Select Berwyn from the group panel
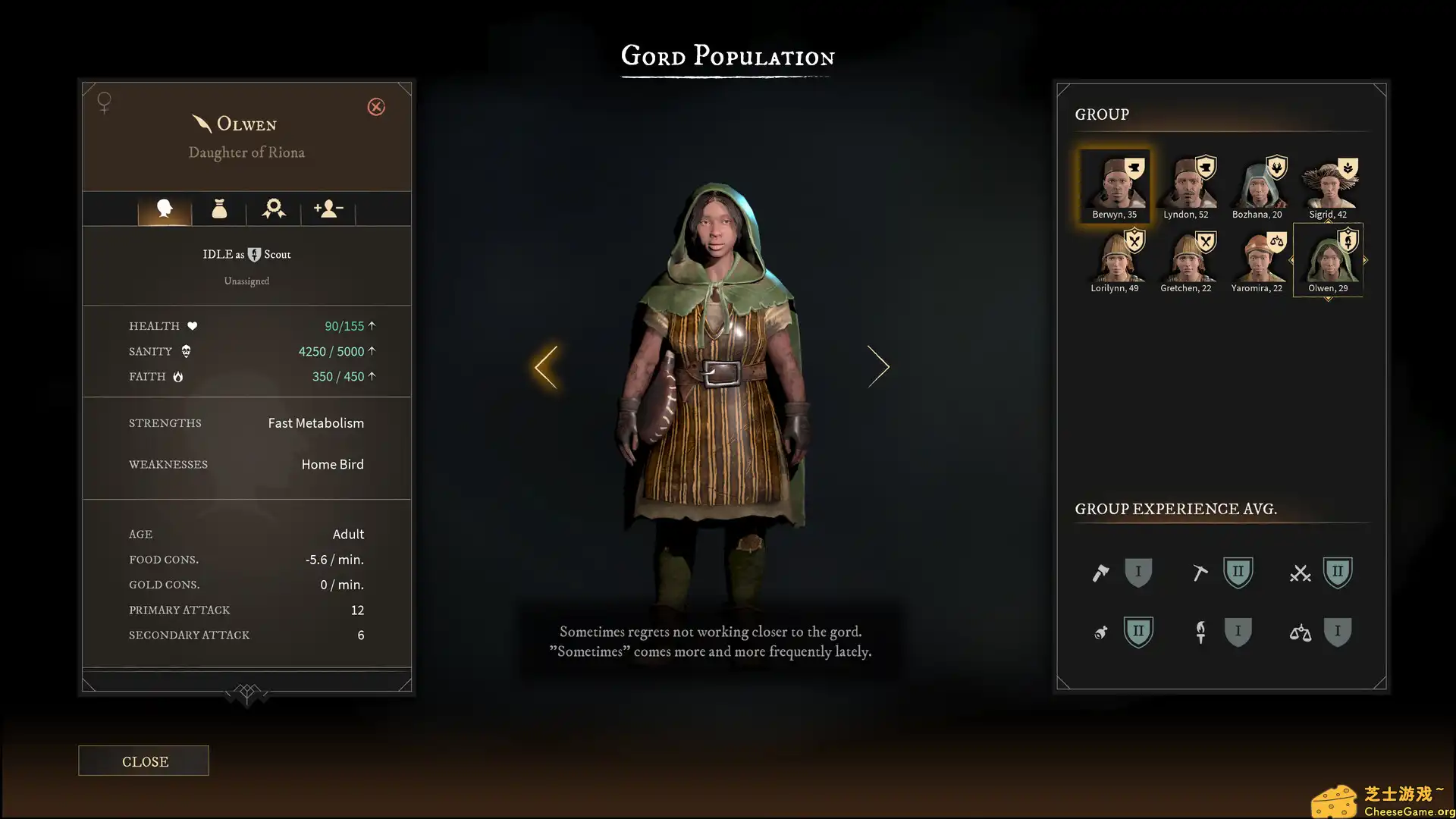 (x=1113, y=184)
